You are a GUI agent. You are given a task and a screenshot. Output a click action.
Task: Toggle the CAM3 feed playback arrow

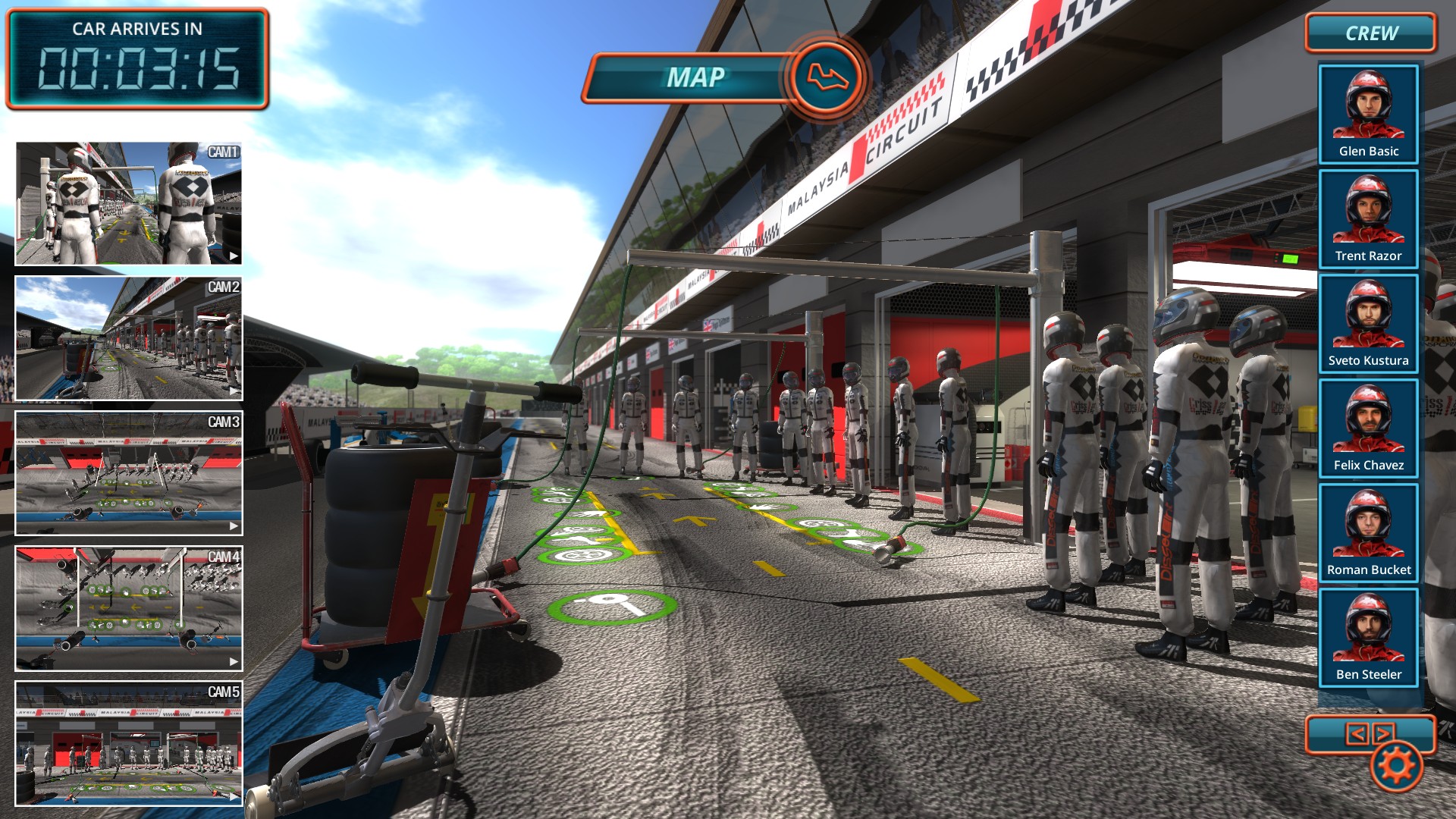233,526
